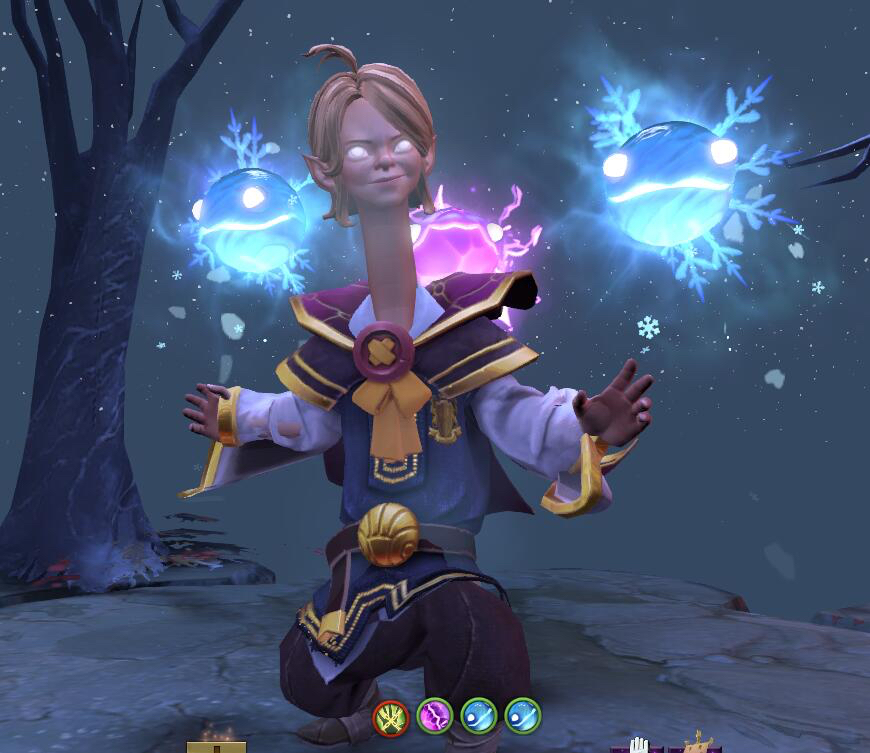This screenshot has width=870, height=753.
Task: Click the white glove icon
Action: [639, 745]
